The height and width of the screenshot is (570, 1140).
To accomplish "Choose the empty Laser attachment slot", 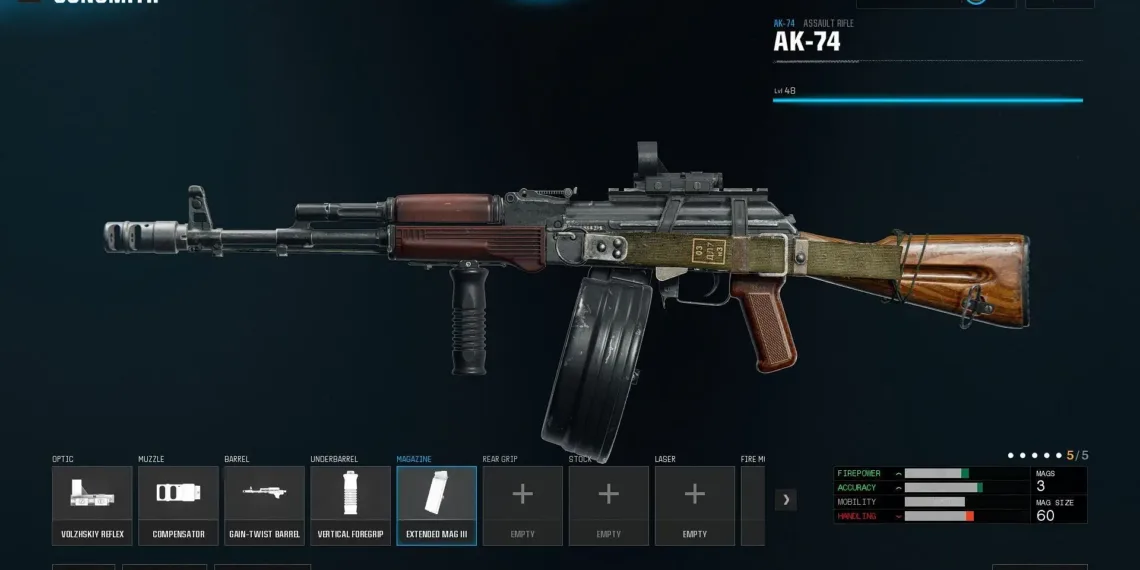I will tap(694, 505).
